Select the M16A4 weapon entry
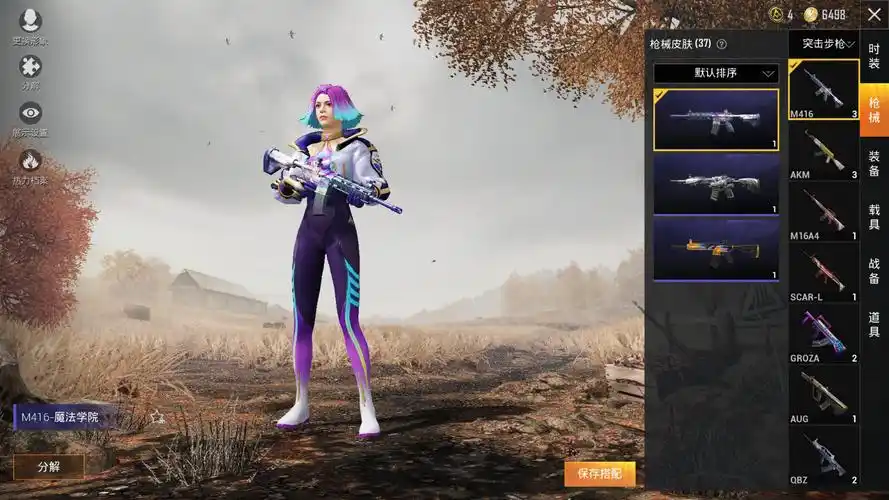The height and width of the screenshot is (500, 889). (x=824, y=211)
